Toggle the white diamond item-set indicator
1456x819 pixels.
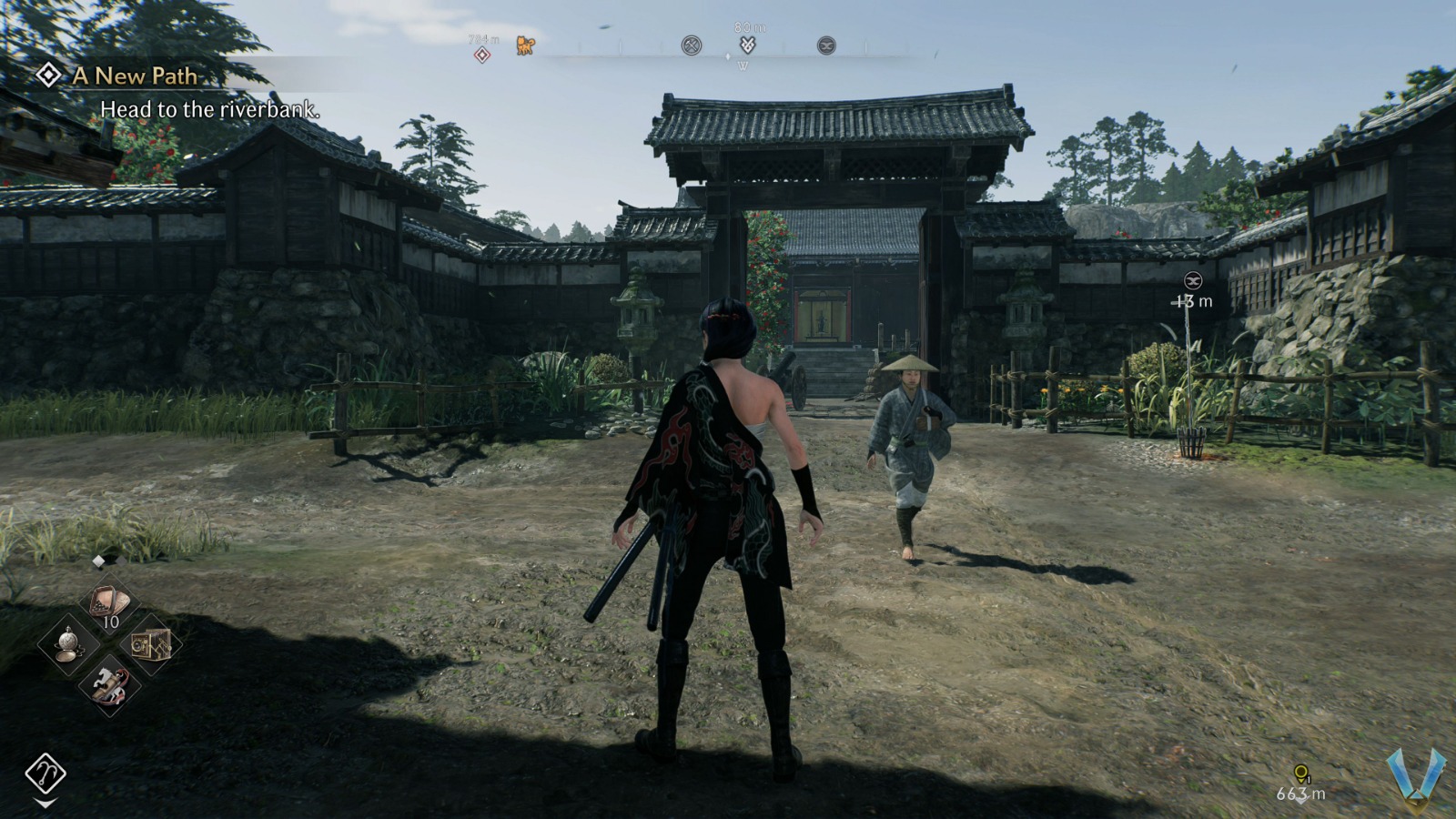point(97,561)
